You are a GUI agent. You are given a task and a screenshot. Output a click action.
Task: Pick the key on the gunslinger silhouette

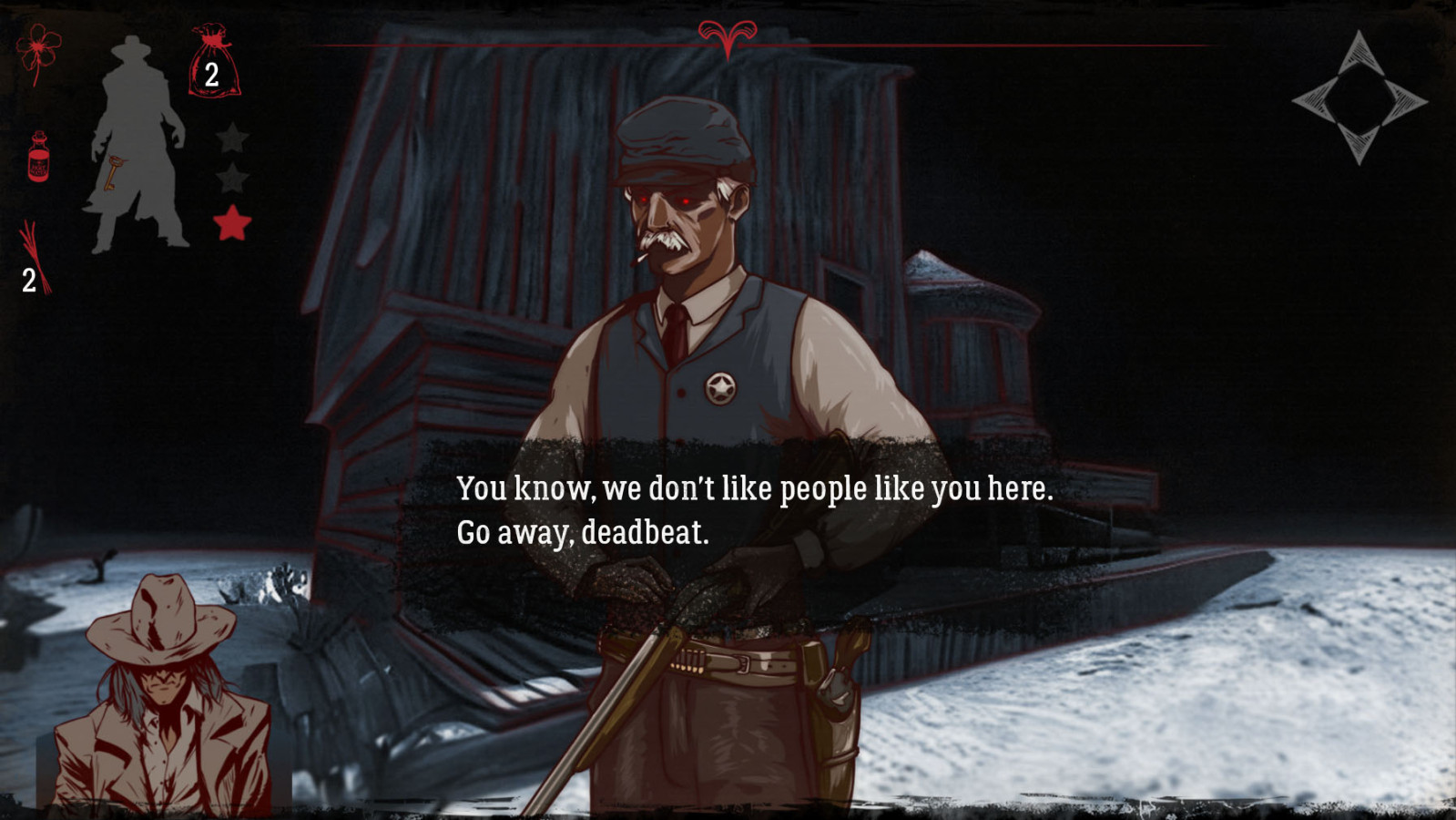[x=113, y=173]
